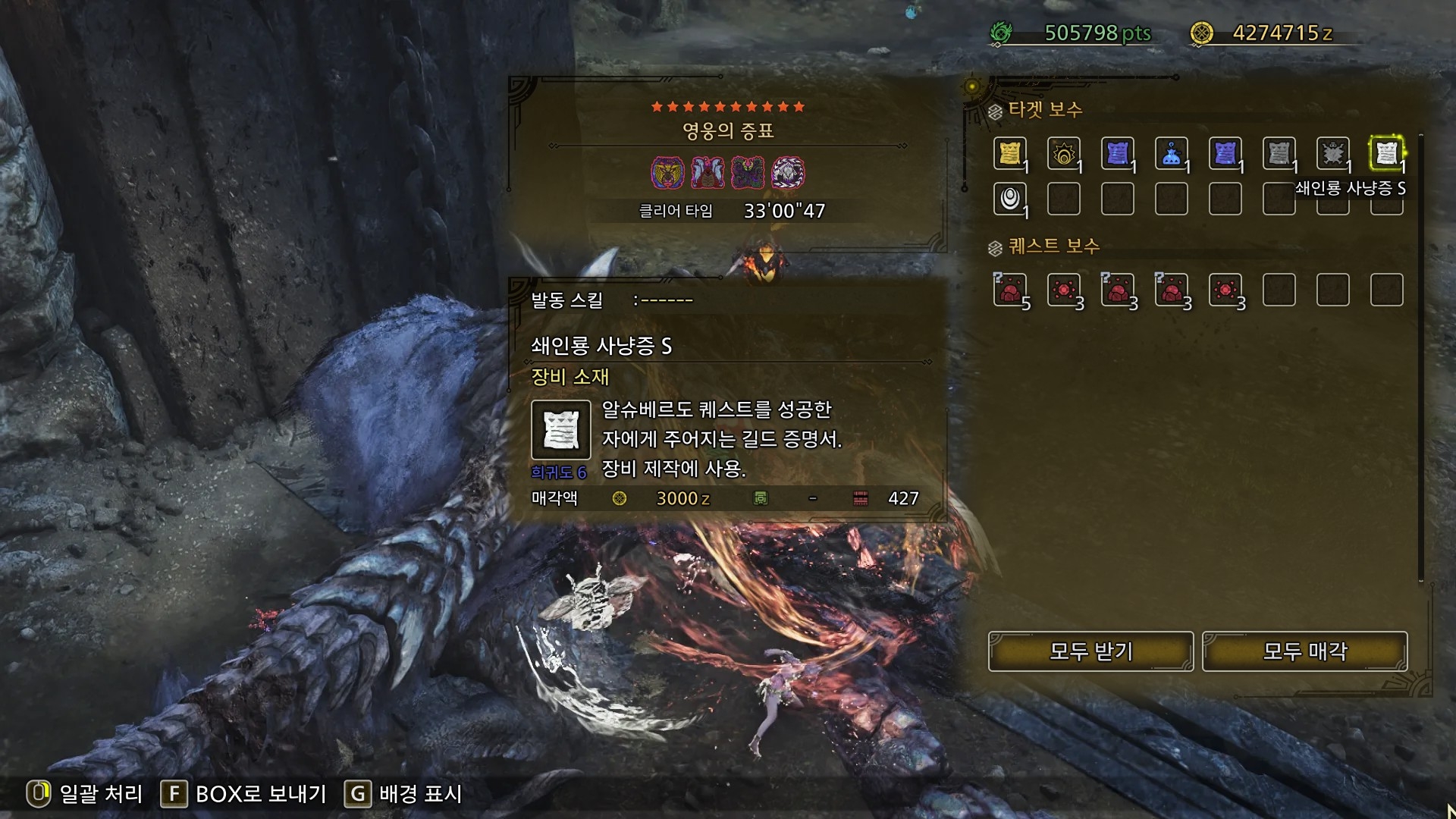Click the highlighted 쇄인룡 사냥증 S ticket
This screenshot has width=1456, height=819.
coord(1386,154)
